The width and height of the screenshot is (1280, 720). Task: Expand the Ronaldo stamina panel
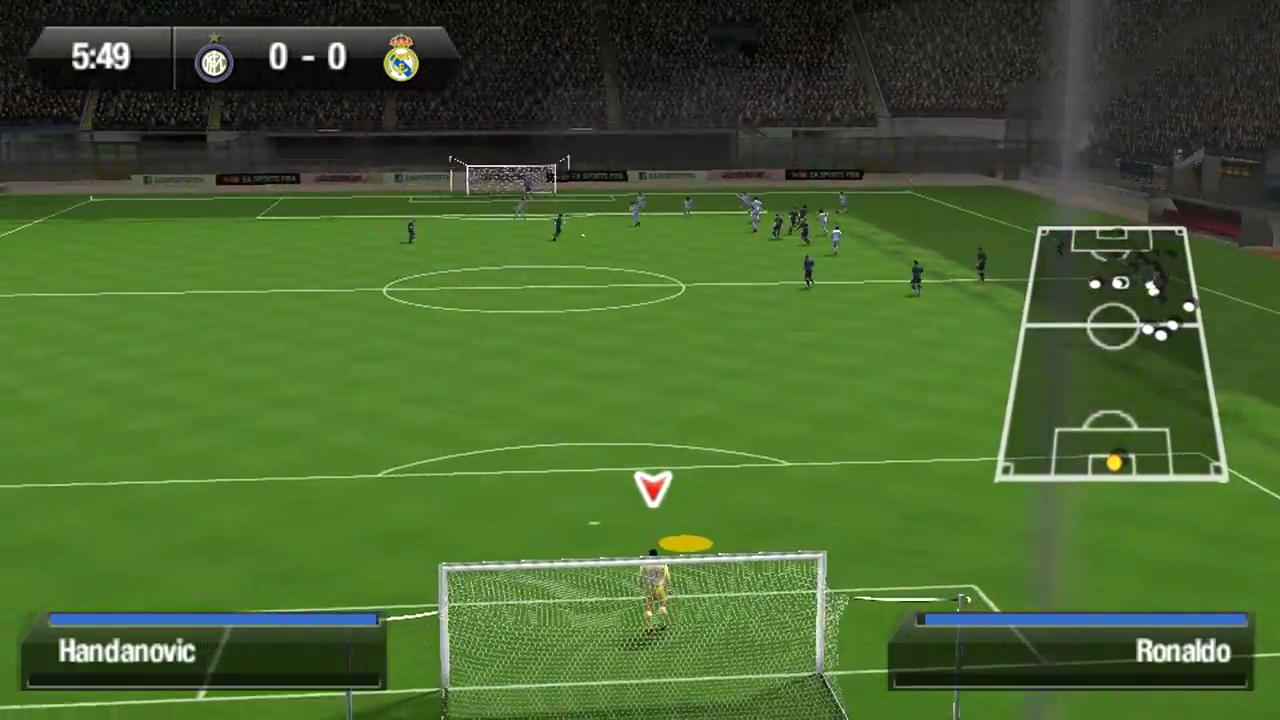click(1070, 650)
